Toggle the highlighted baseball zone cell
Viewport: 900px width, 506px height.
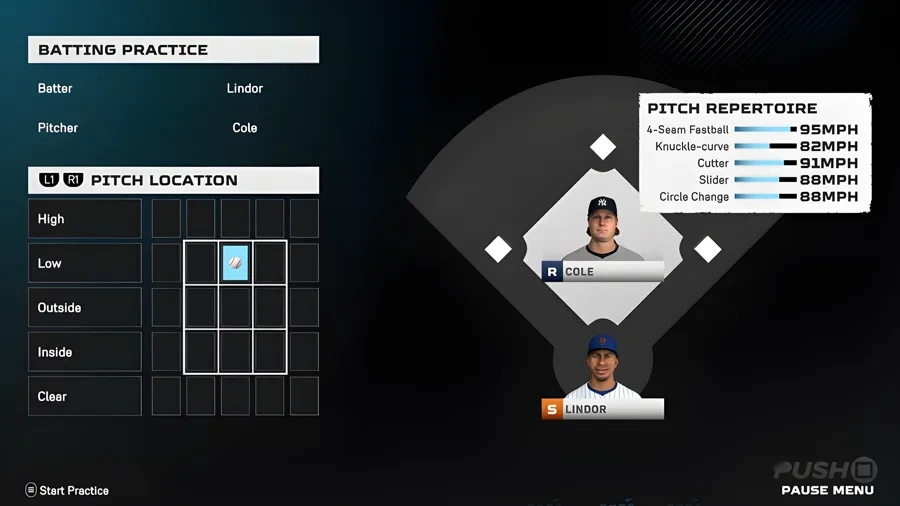(235, 263)
